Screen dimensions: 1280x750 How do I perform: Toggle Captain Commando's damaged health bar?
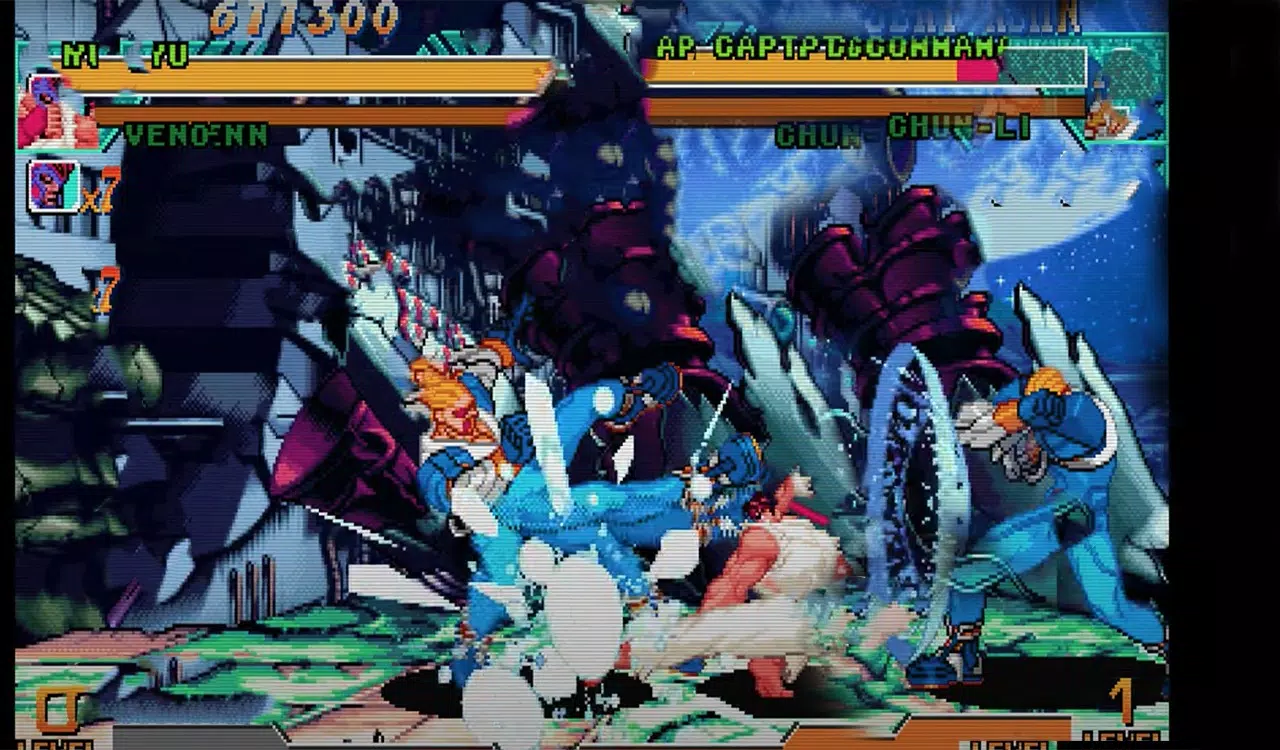click(820, 70)
